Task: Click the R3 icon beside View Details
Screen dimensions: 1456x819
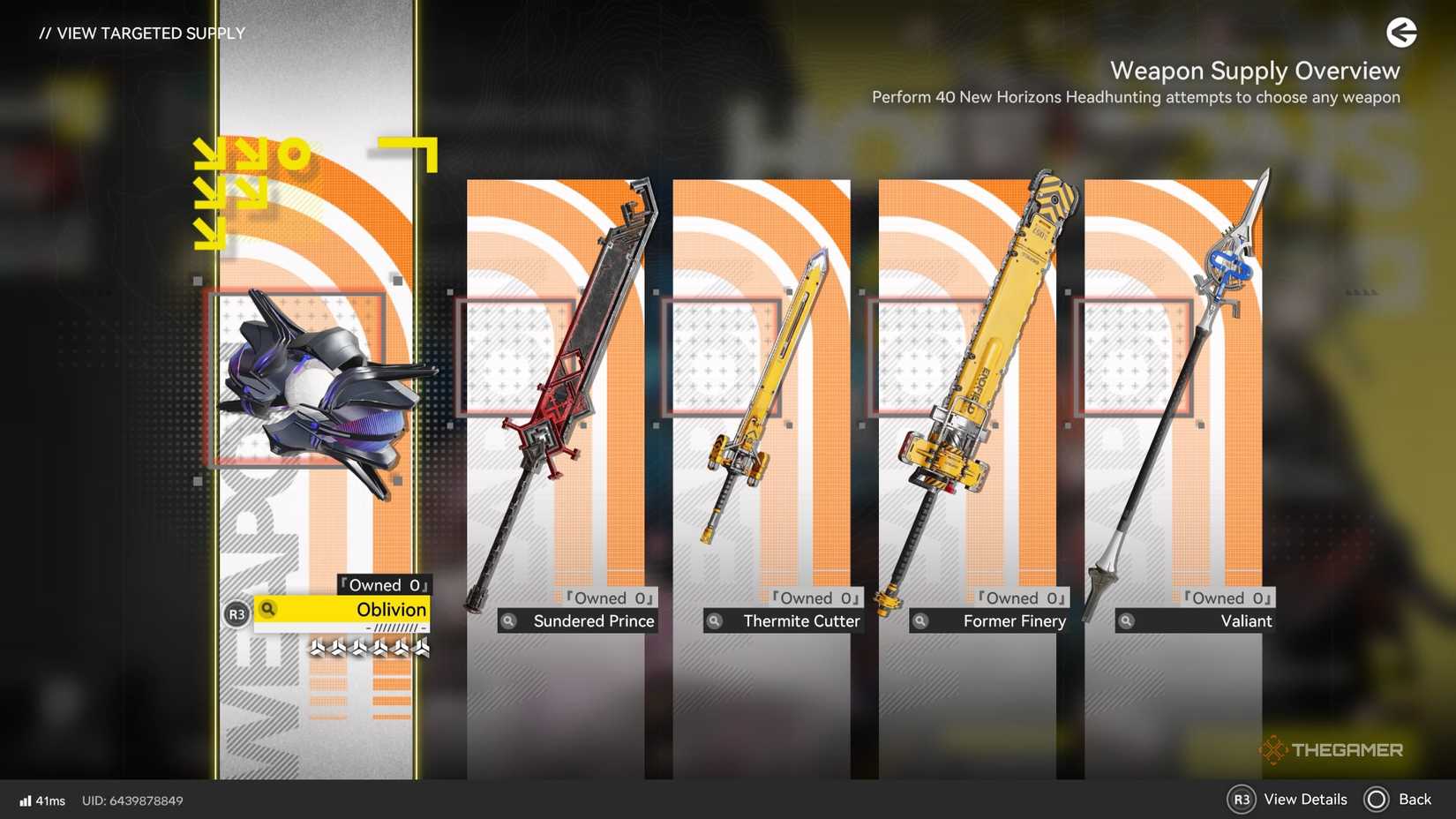Action: (1243, 800)
